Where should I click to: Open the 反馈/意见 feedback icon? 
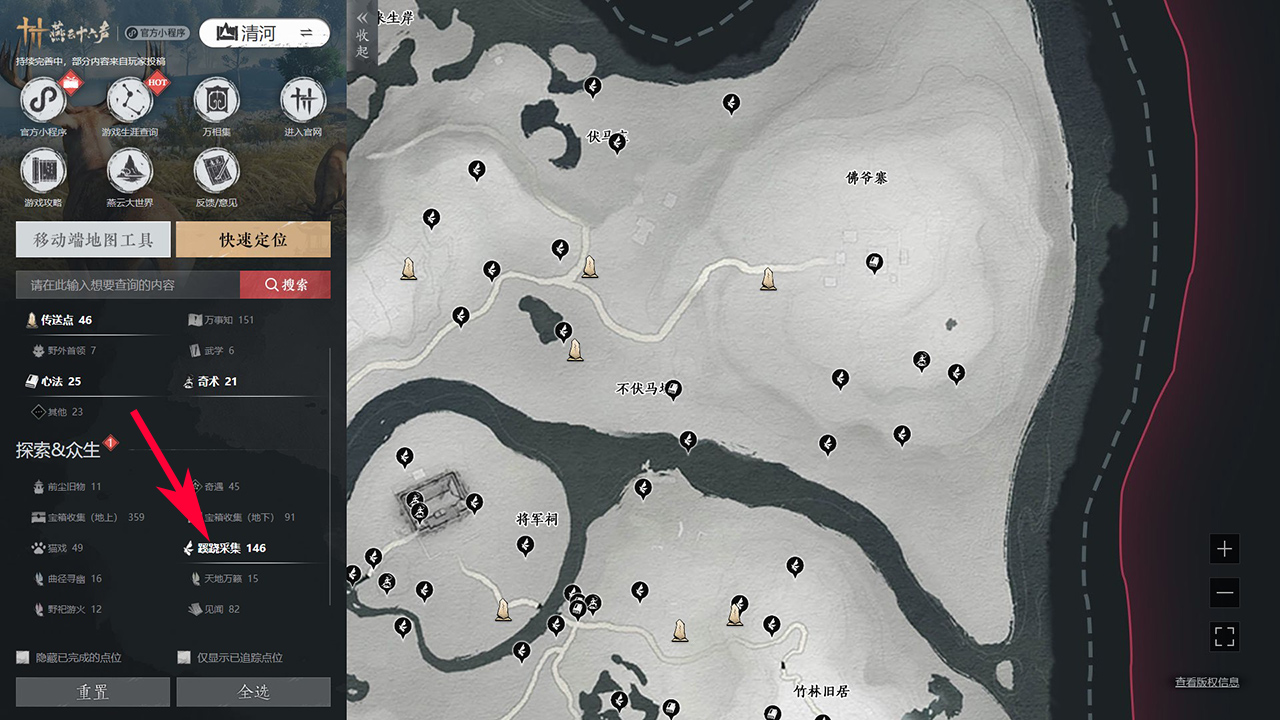tap(216, 172)
